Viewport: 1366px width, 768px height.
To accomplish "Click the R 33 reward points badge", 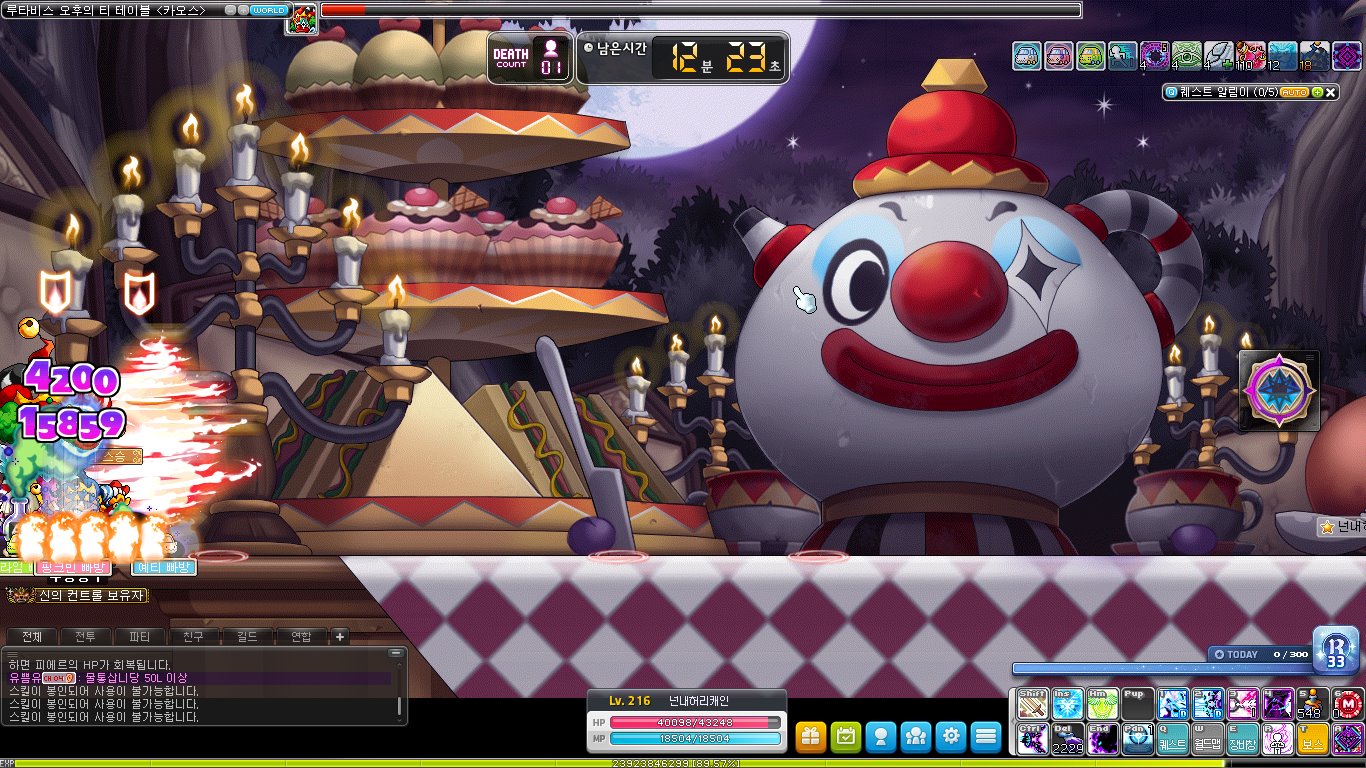I will (x=1335, y=648).
